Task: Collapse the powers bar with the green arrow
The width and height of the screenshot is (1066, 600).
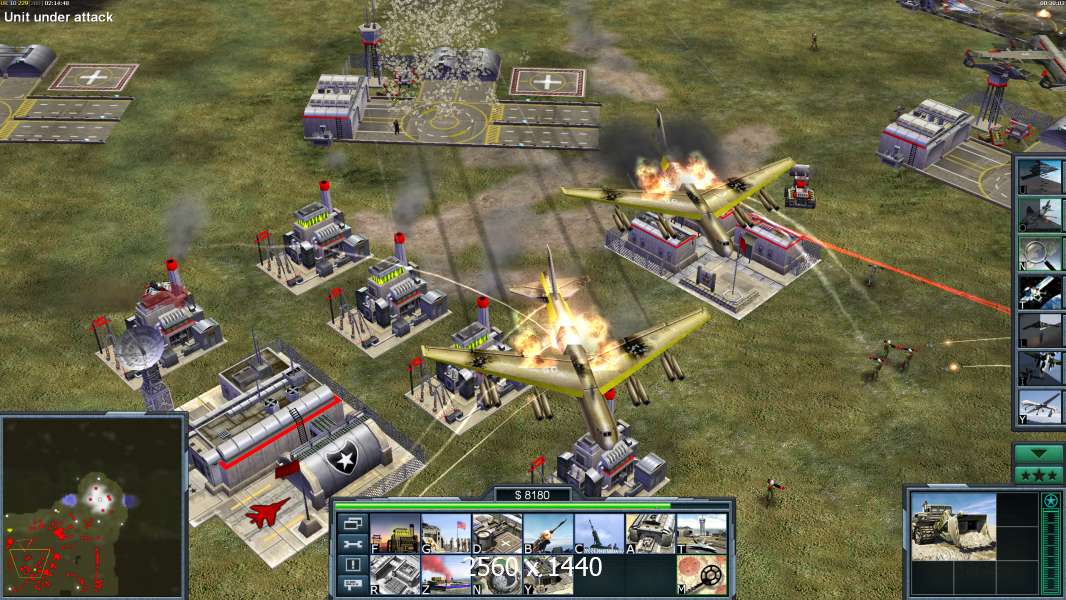Action: pyautogui.click(x=1039, y=455)
